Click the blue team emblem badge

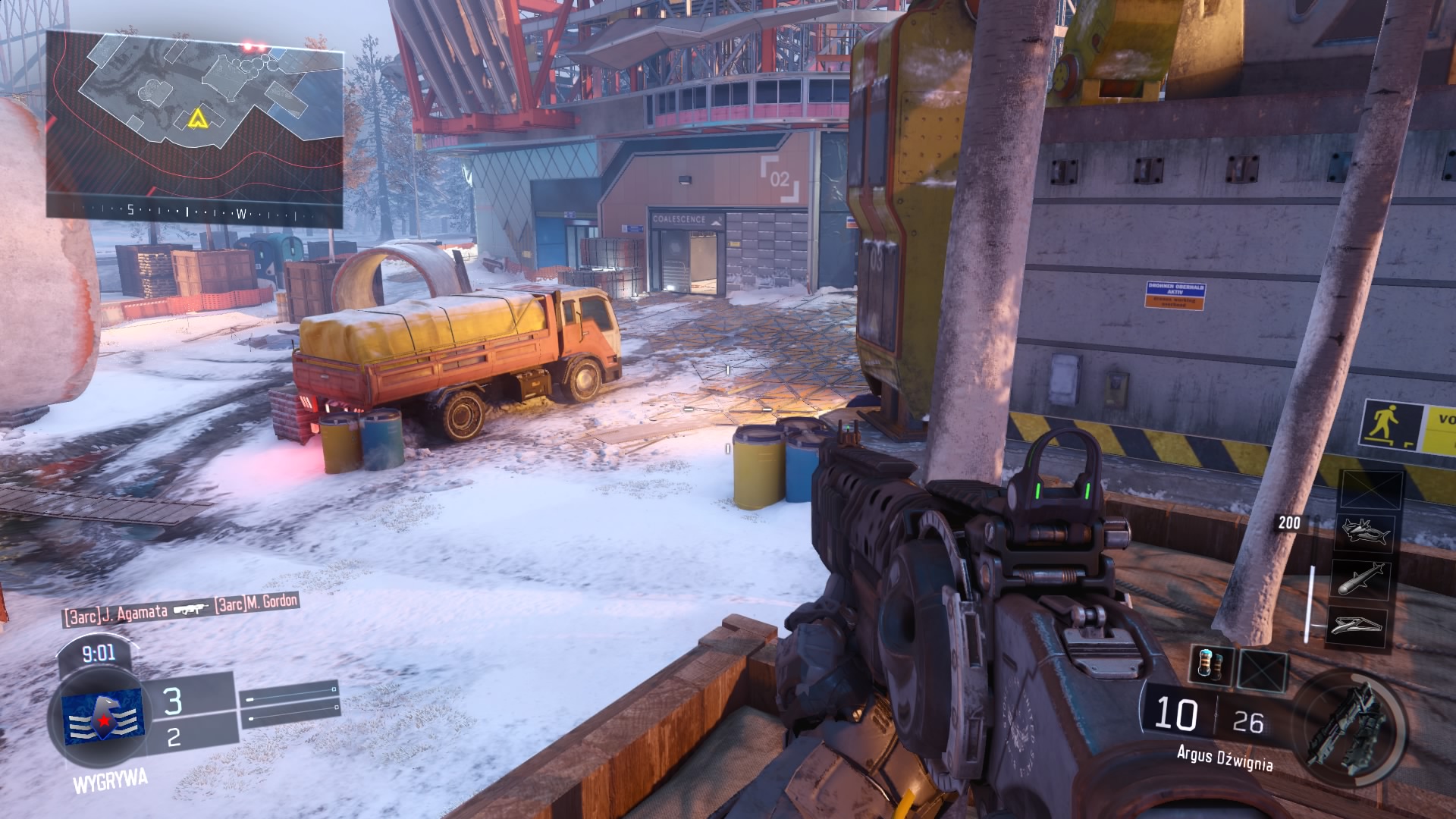pyautogui.click(x=102, y=715)
